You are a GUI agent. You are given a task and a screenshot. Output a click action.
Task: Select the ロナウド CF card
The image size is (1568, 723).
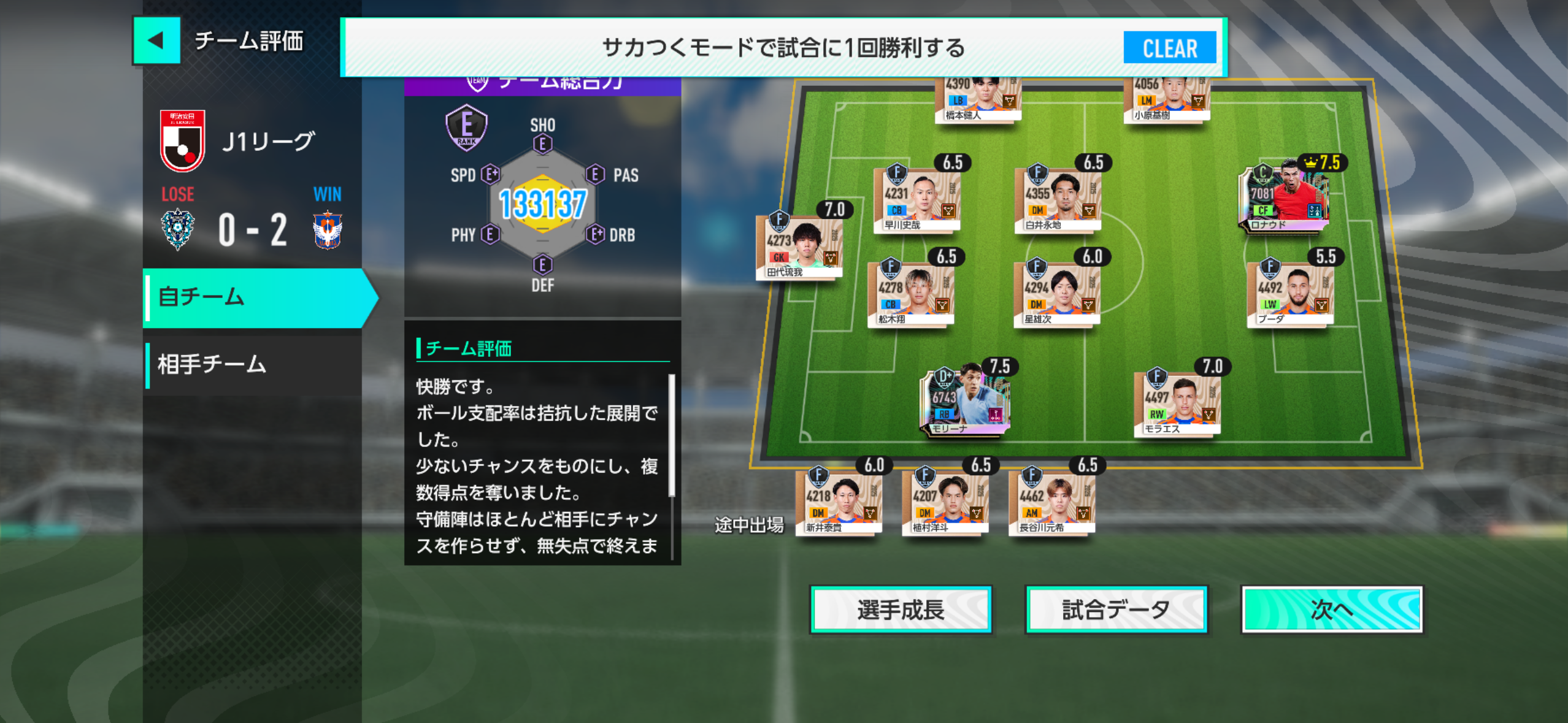point(1283,197)
